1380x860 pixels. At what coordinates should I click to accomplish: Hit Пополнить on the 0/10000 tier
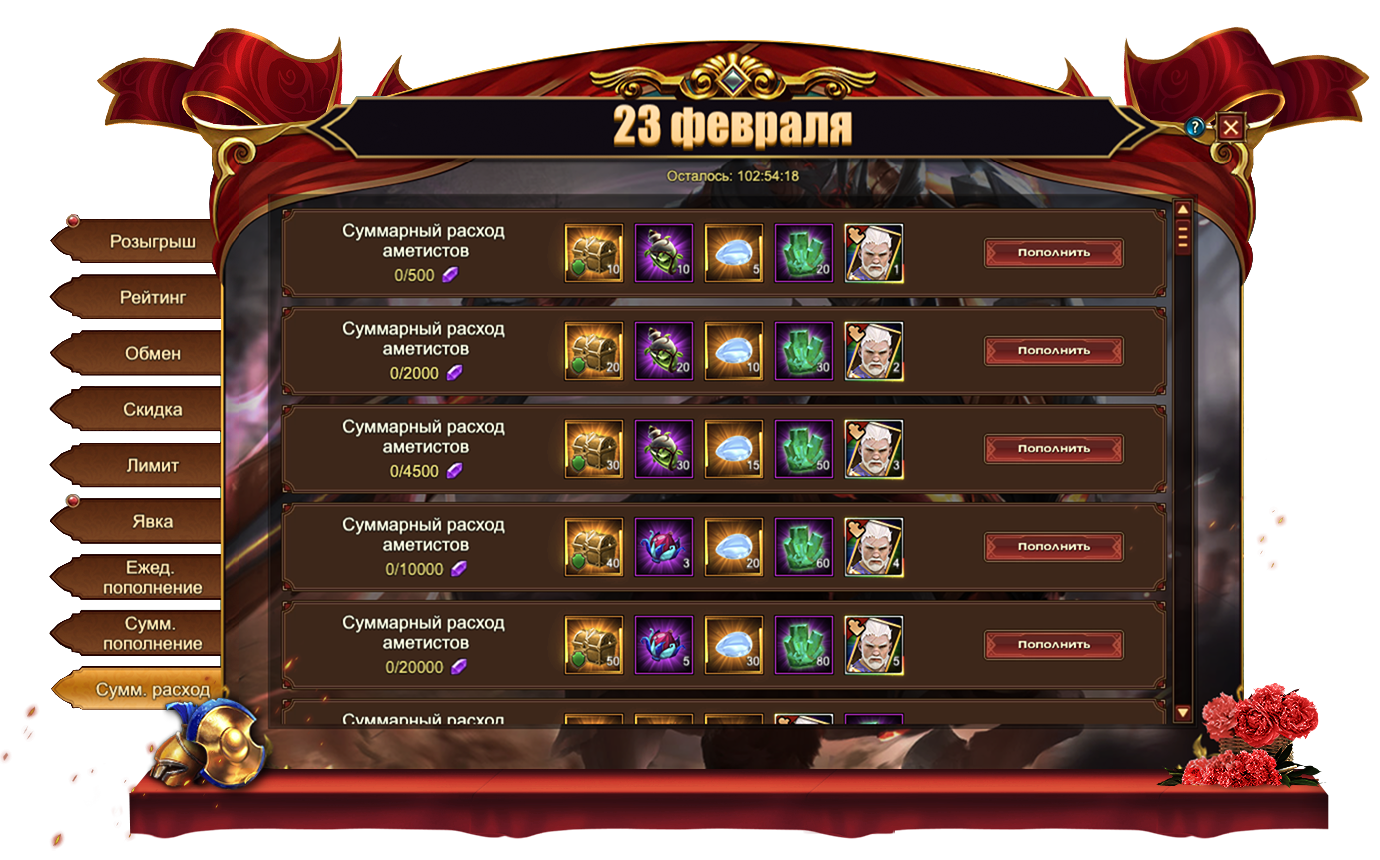[1053, 547]
